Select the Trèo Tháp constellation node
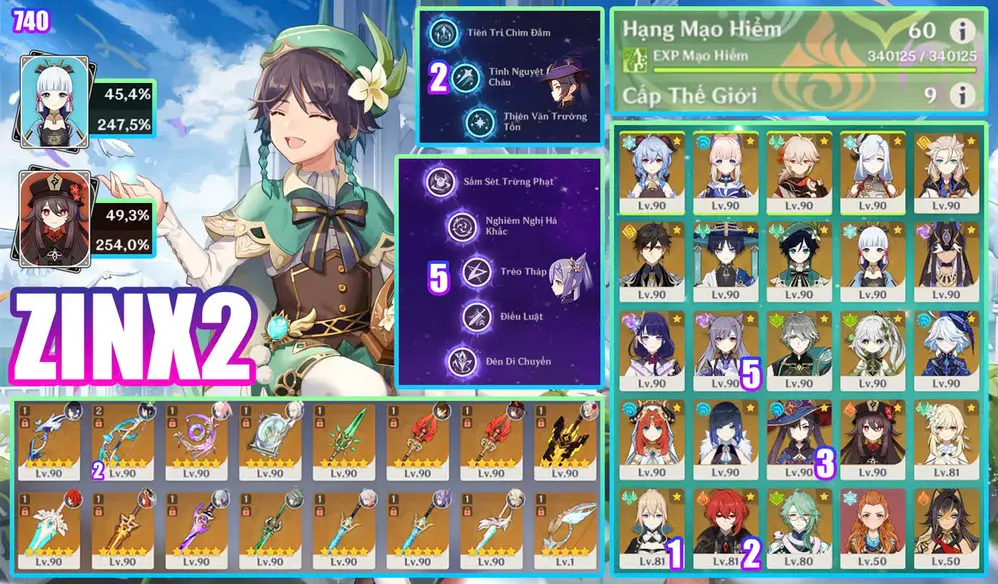998x584 pixels. click(475, 271)
